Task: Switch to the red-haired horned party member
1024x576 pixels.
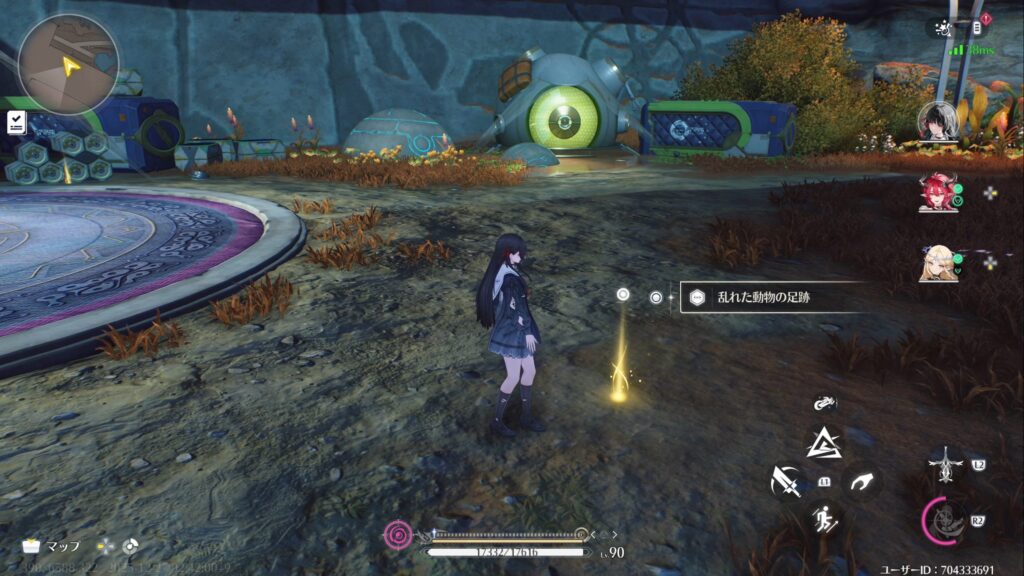Action: [937, 191]
